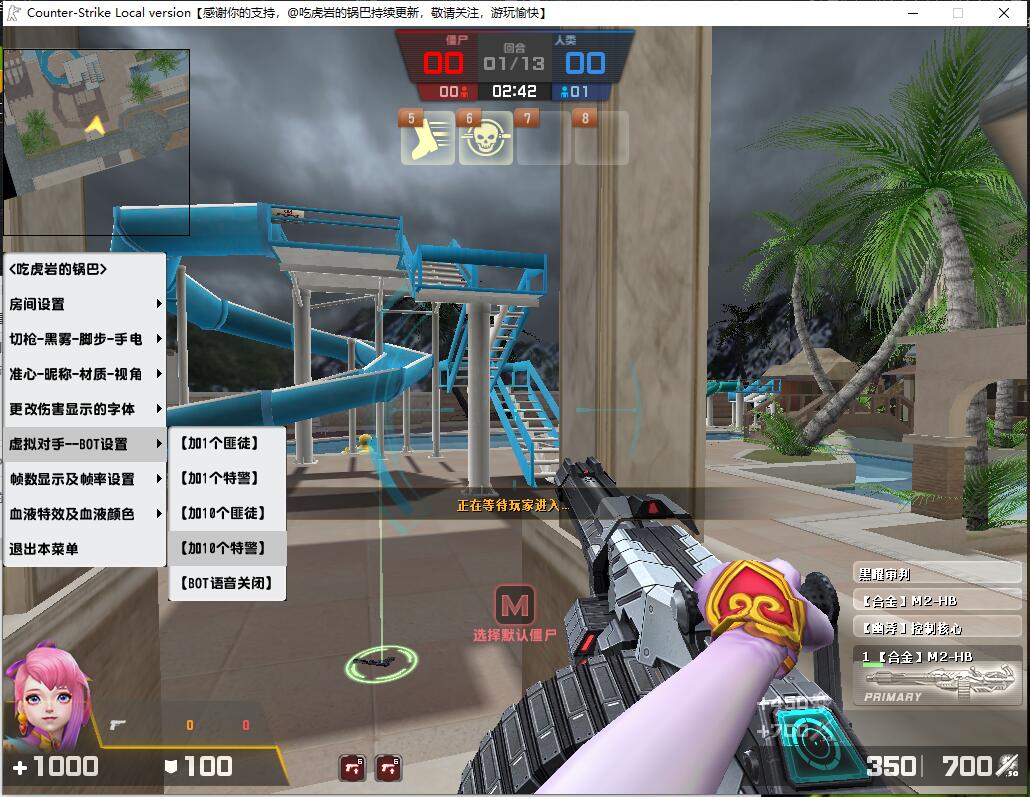The width and height of the screenshot is (1030, 797).
Task: Click the red M default zombie icon
Action: click(x=514, y=605)
